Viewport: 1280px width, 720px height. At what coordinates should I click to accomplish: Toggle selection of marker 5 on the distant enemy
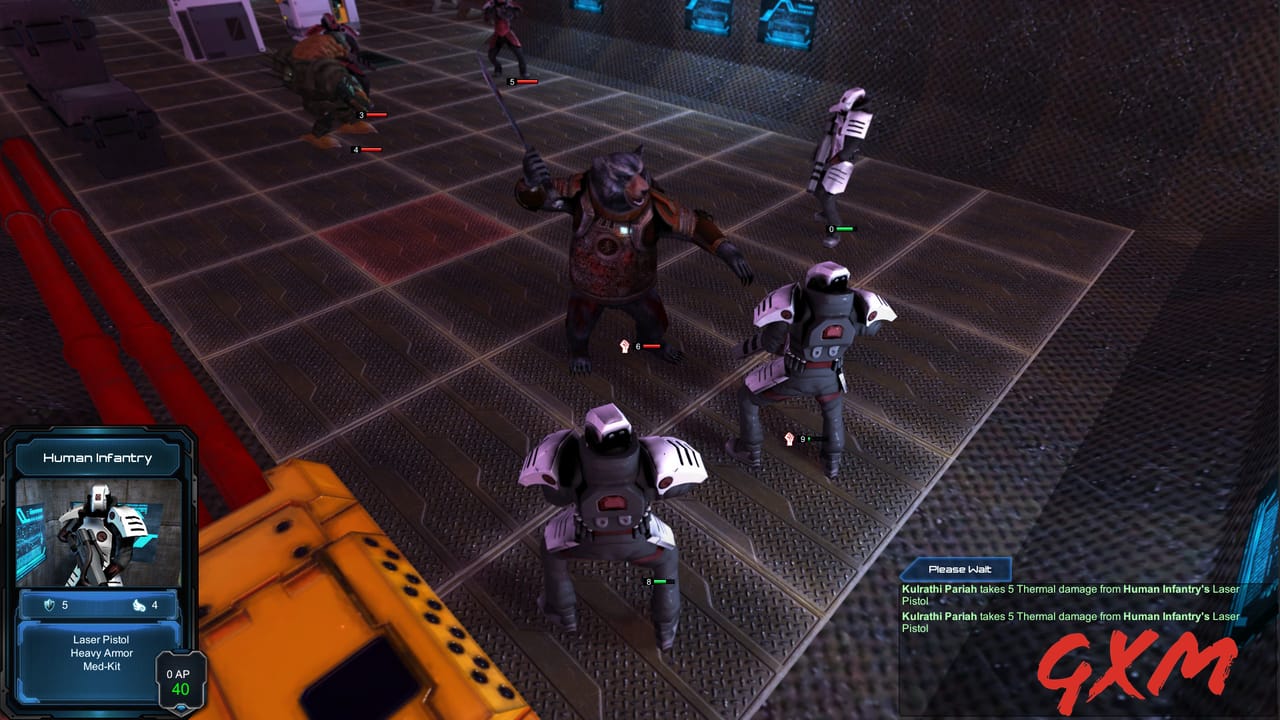(513, 82)
